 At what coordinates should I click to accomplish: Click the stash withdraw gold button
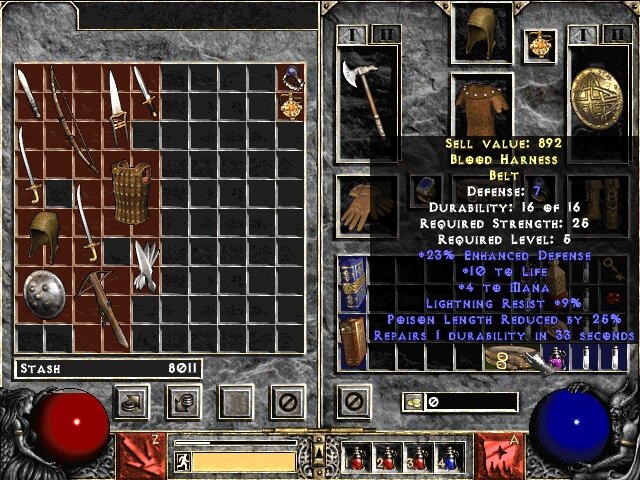(x=132, y=402)
